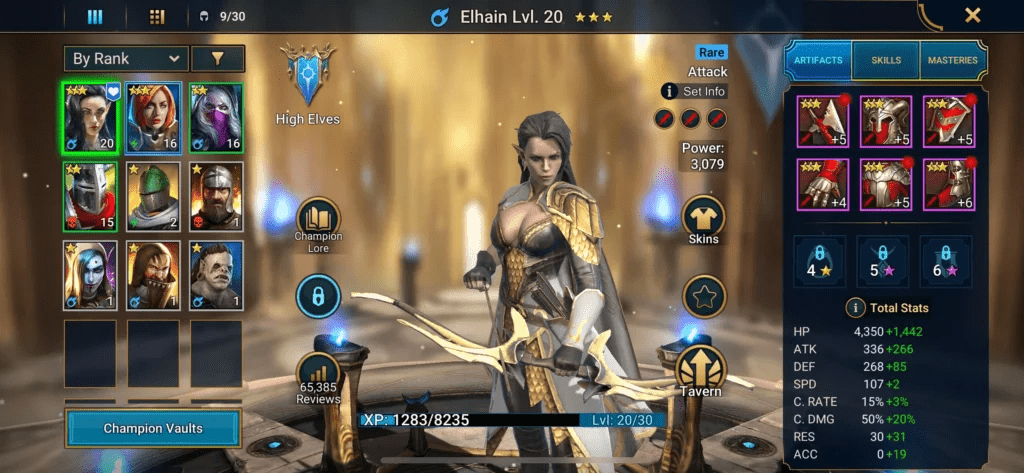Select the Artifacts tab
The height and width of the screenshot is (473, 1024).
tap(818, 60)
